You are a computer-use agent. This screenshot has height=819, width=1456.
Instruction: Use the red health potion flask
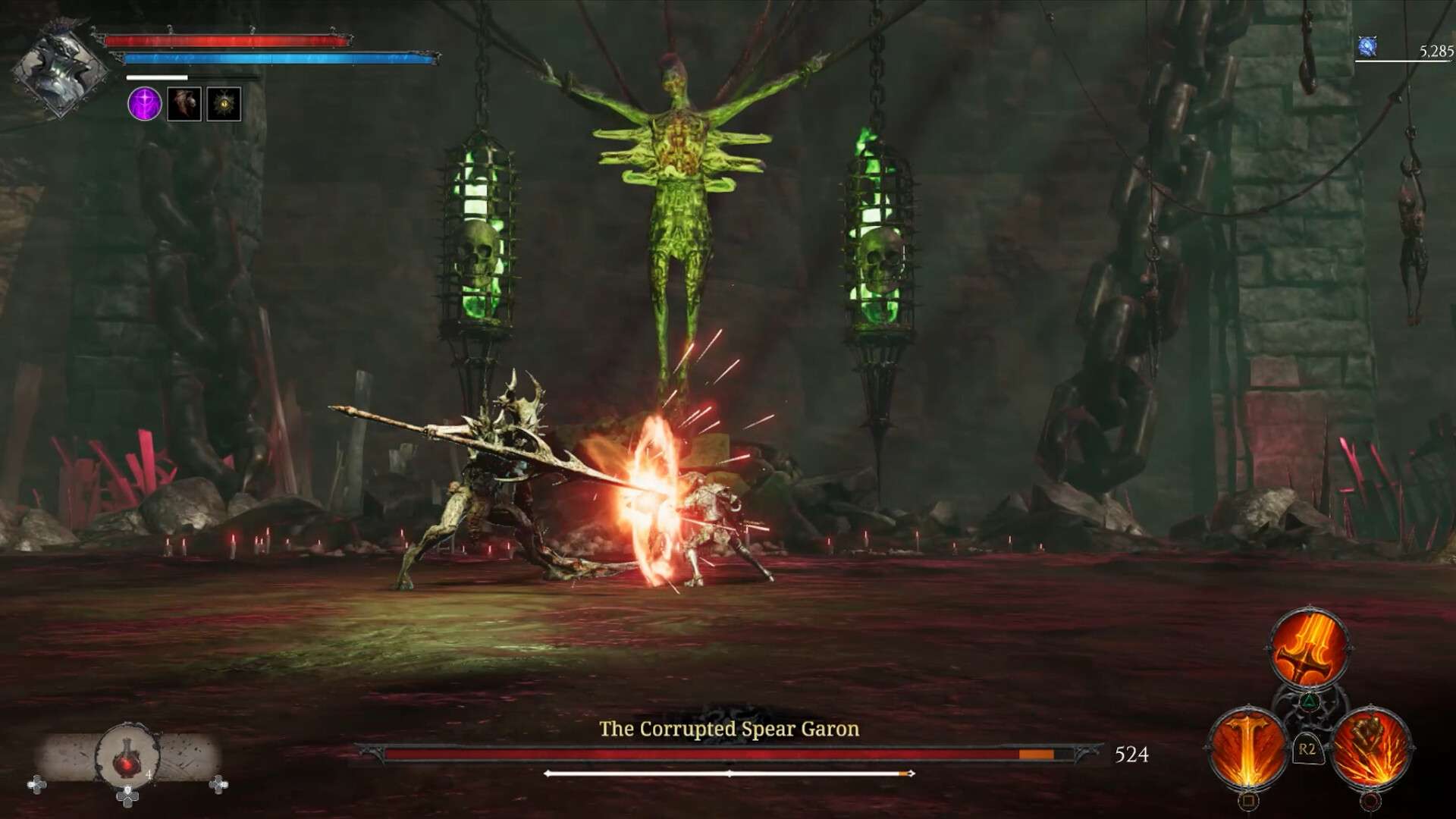[x=127, y=757]
